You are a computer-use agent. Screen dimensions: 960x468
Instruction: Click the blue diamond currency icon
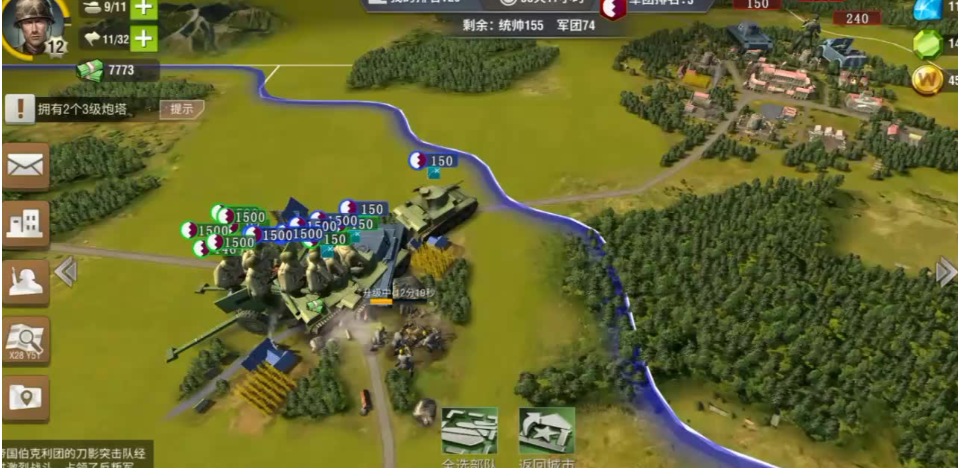[929, 9]
